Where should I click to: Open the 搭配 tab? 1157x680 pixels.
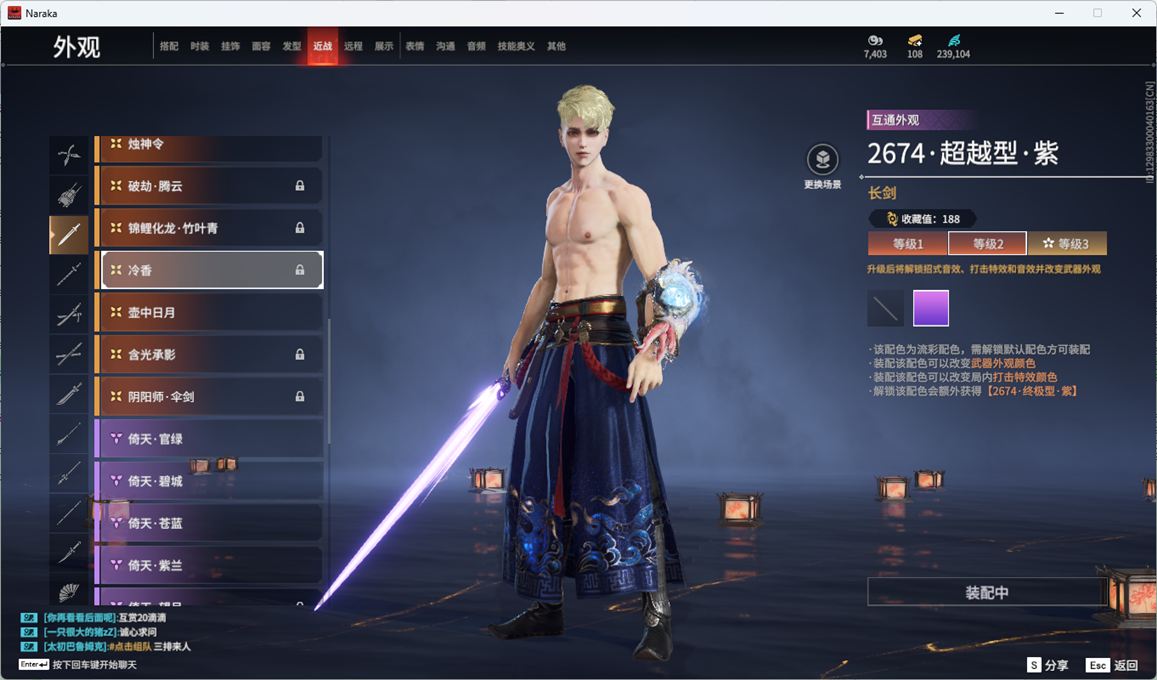(169, 46)
